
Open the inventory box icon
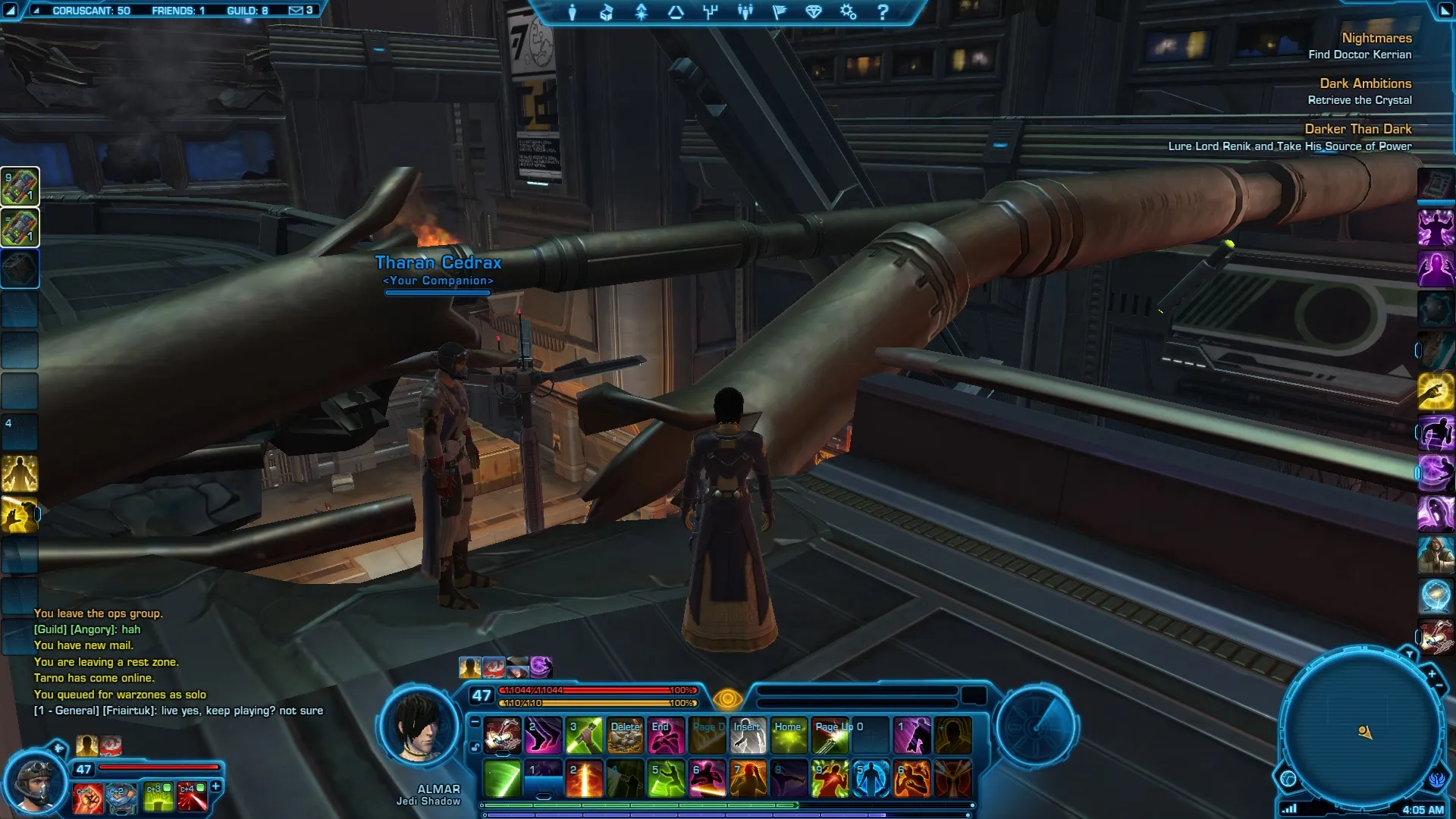(607, 12)
